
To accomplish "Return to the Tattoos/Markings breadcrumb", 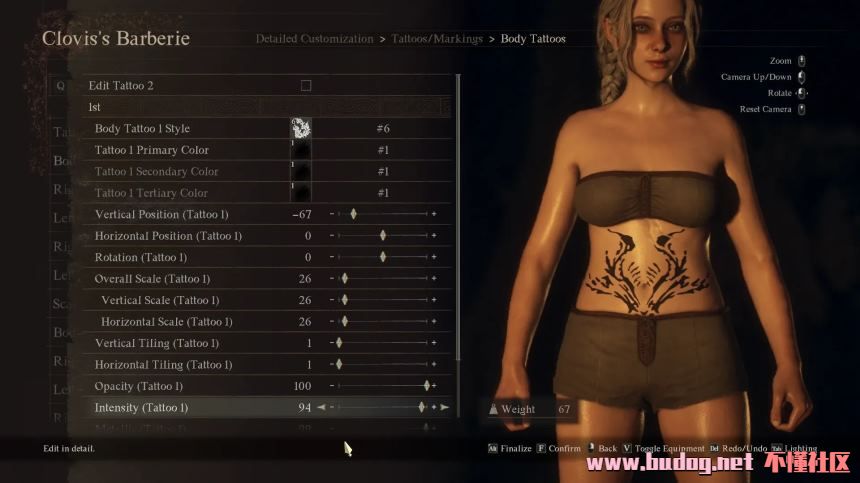I will (435, 39).
